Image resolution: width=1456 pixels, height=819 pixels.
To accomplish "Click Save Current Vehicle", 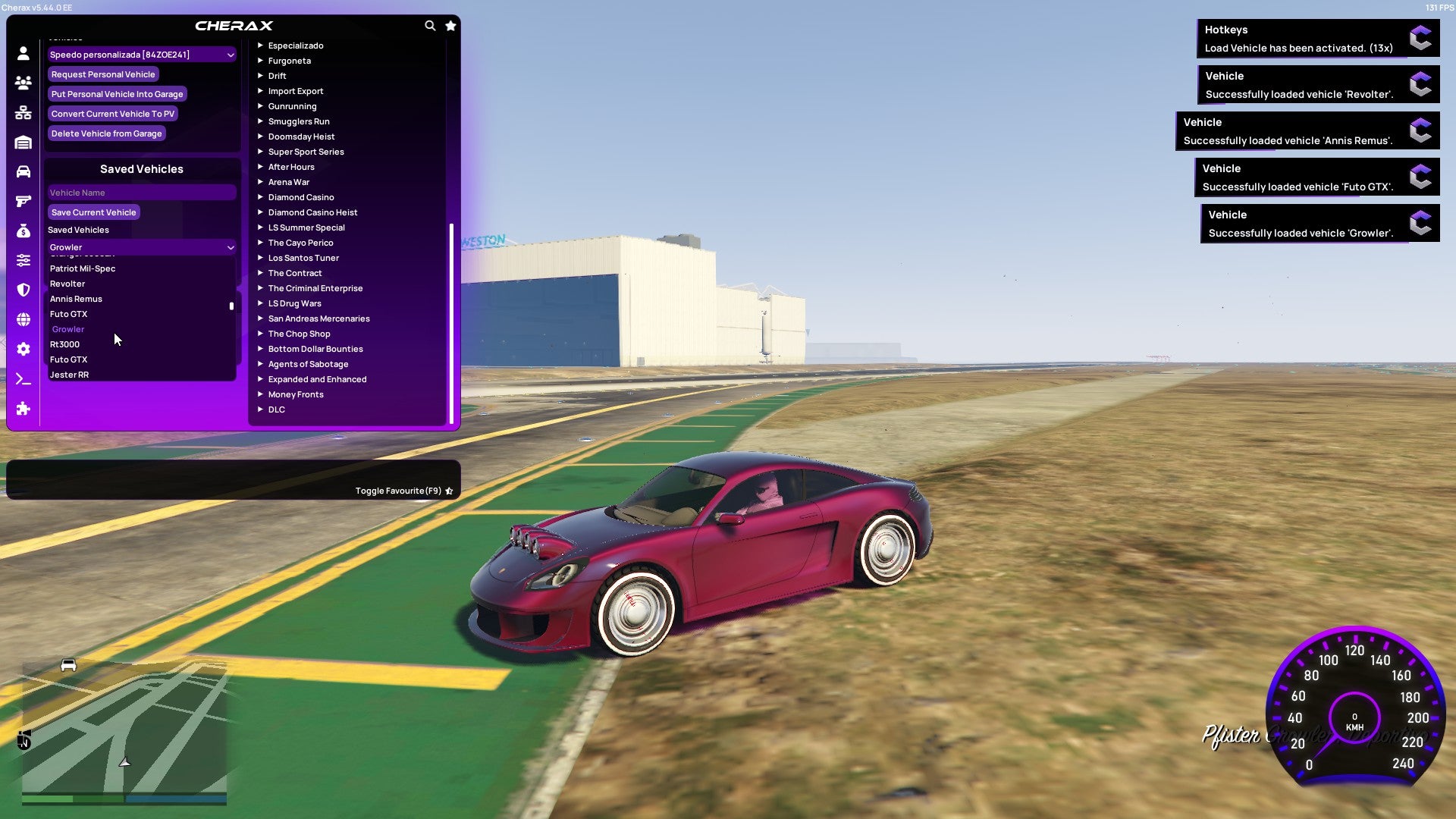I will [x=94, y=212].
